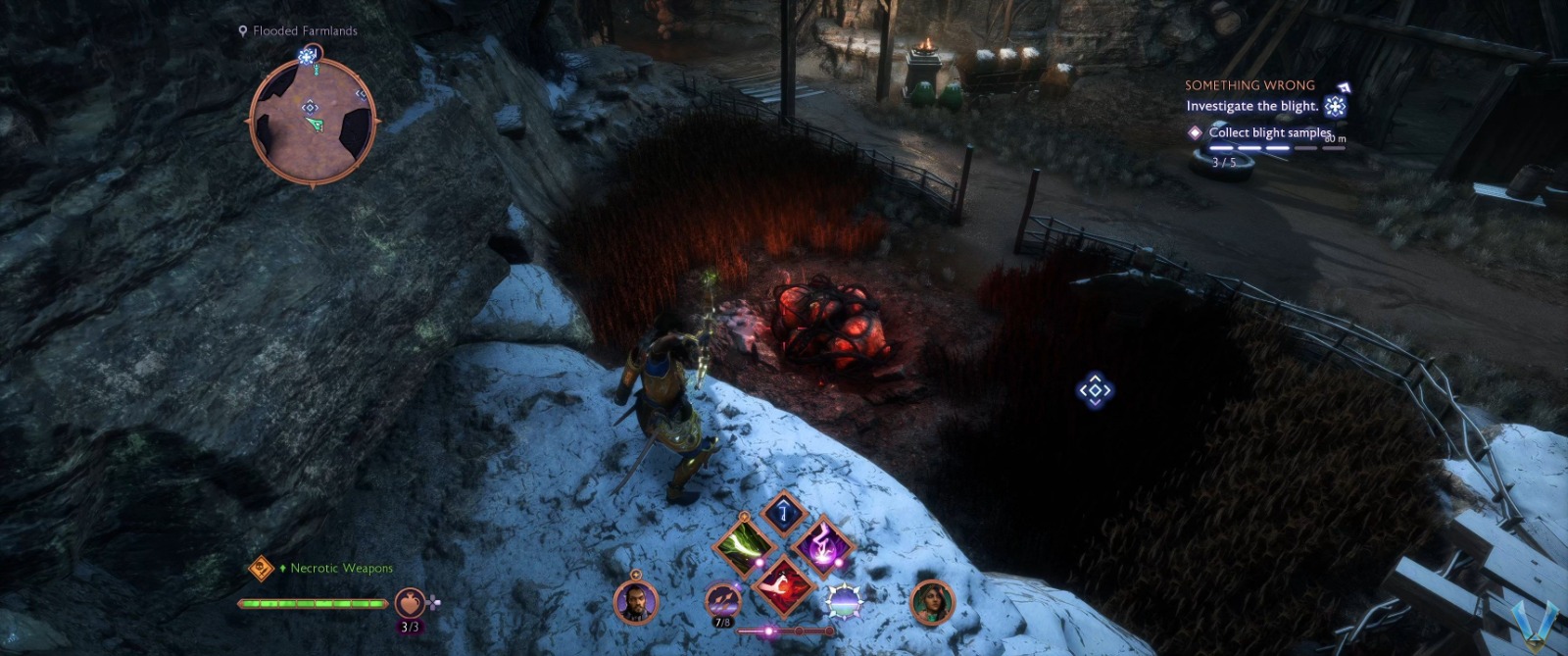Activate the spiked ultimate ability orb
This screenshot has height=656, width=1568.
(844, 600)
